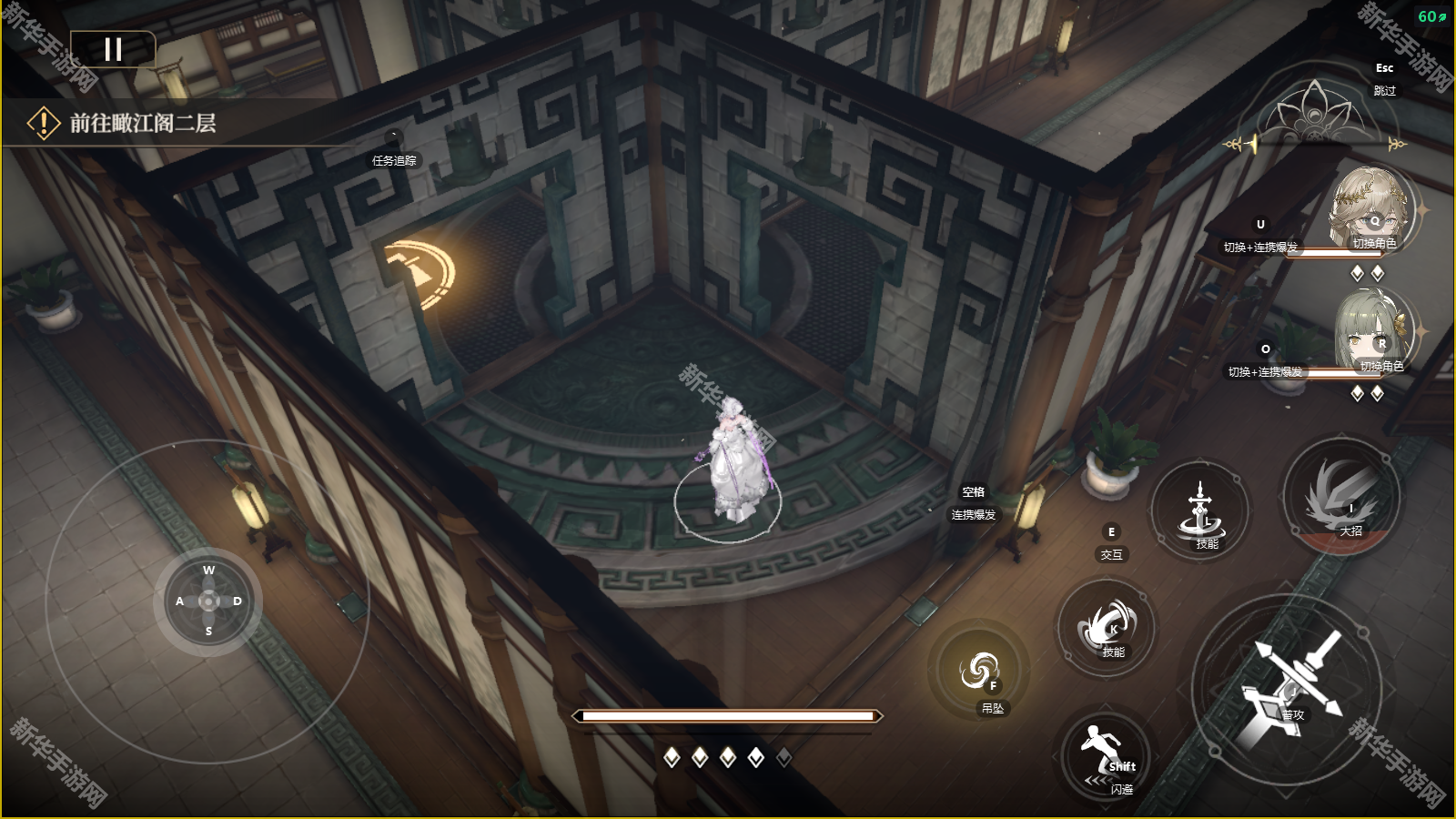The width and height of the screenshot is (1456, 819).
Task: Trigger the claw 技能 skill icon
Action: click(x=1107, y=626)
